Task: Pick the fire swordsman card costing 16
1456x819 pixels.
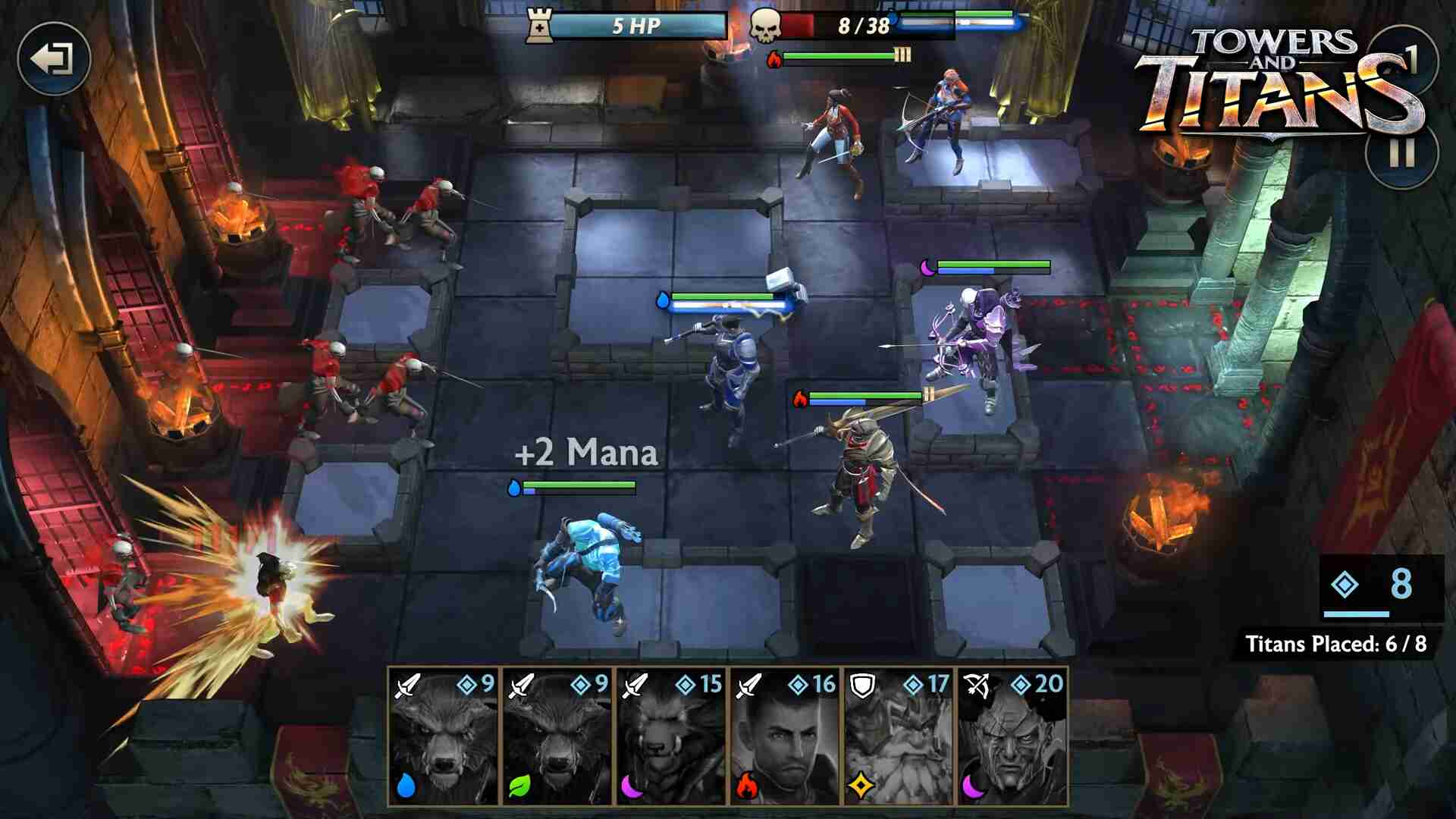Action: point(785,736)
